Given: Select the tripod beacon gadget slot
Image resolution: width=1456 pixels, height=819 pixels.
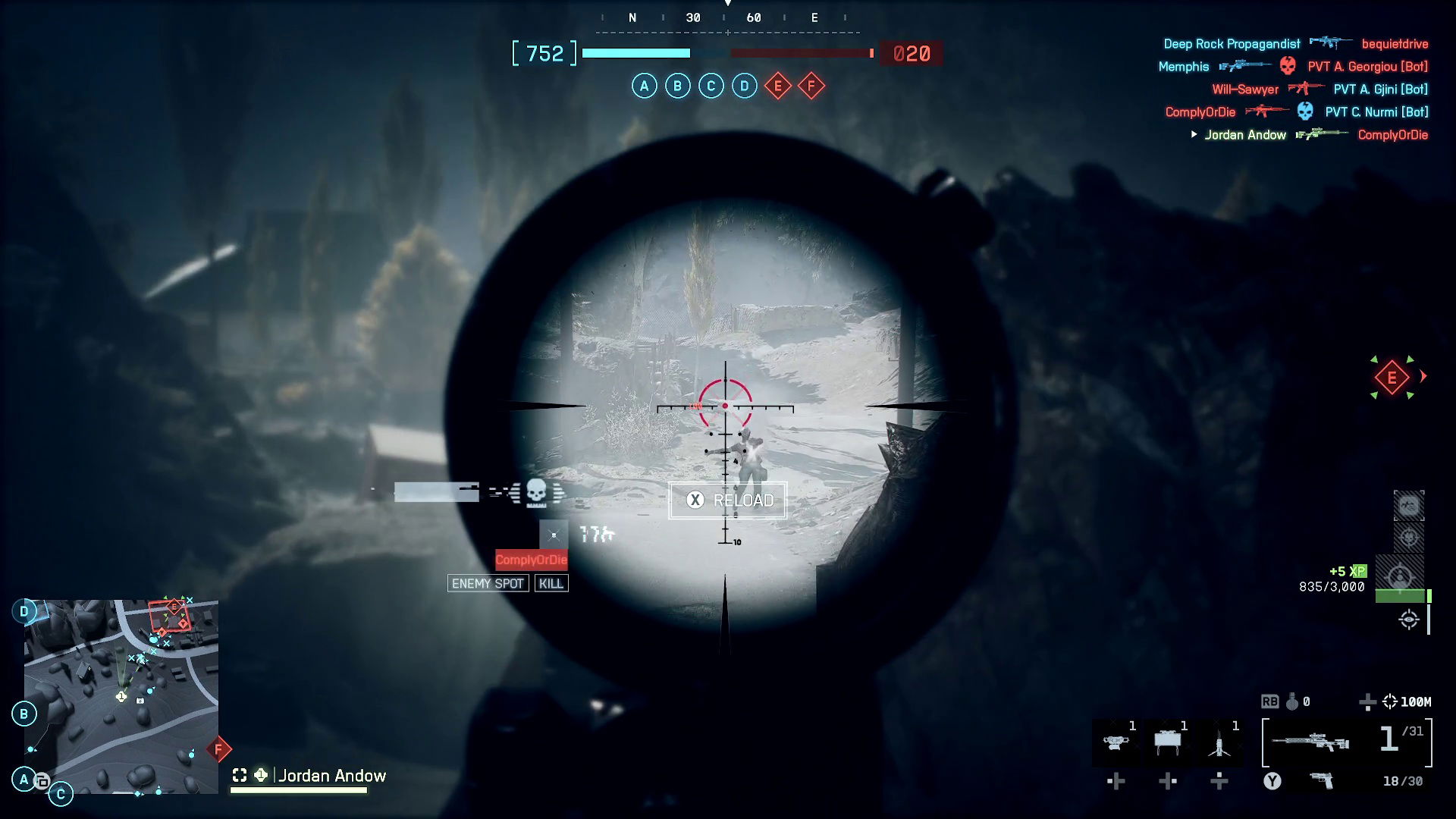Looking at the screenshot, I should tap(1219, 742).
